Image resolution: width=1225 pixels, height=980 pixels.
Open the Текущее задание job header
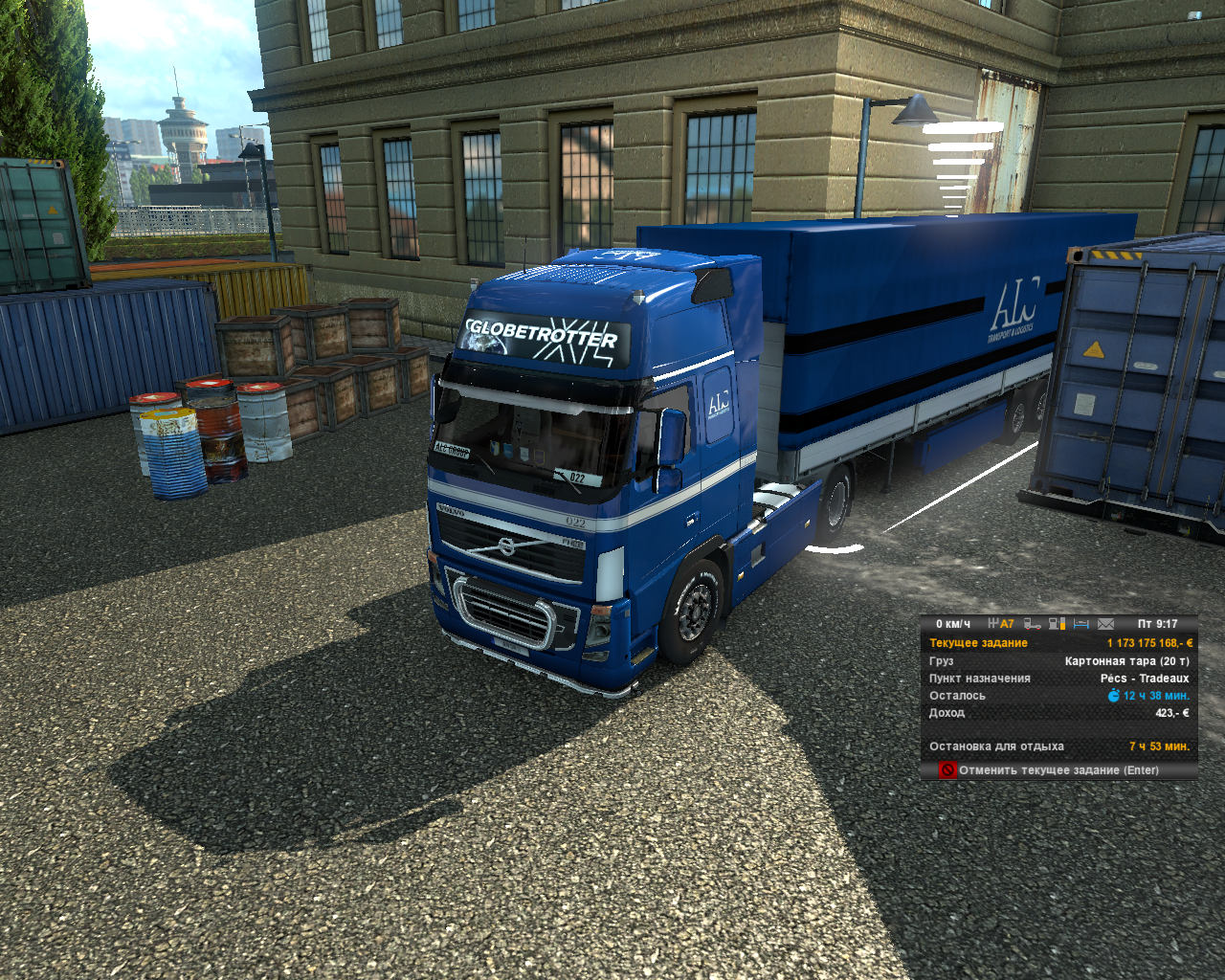(x=978, y=643)
